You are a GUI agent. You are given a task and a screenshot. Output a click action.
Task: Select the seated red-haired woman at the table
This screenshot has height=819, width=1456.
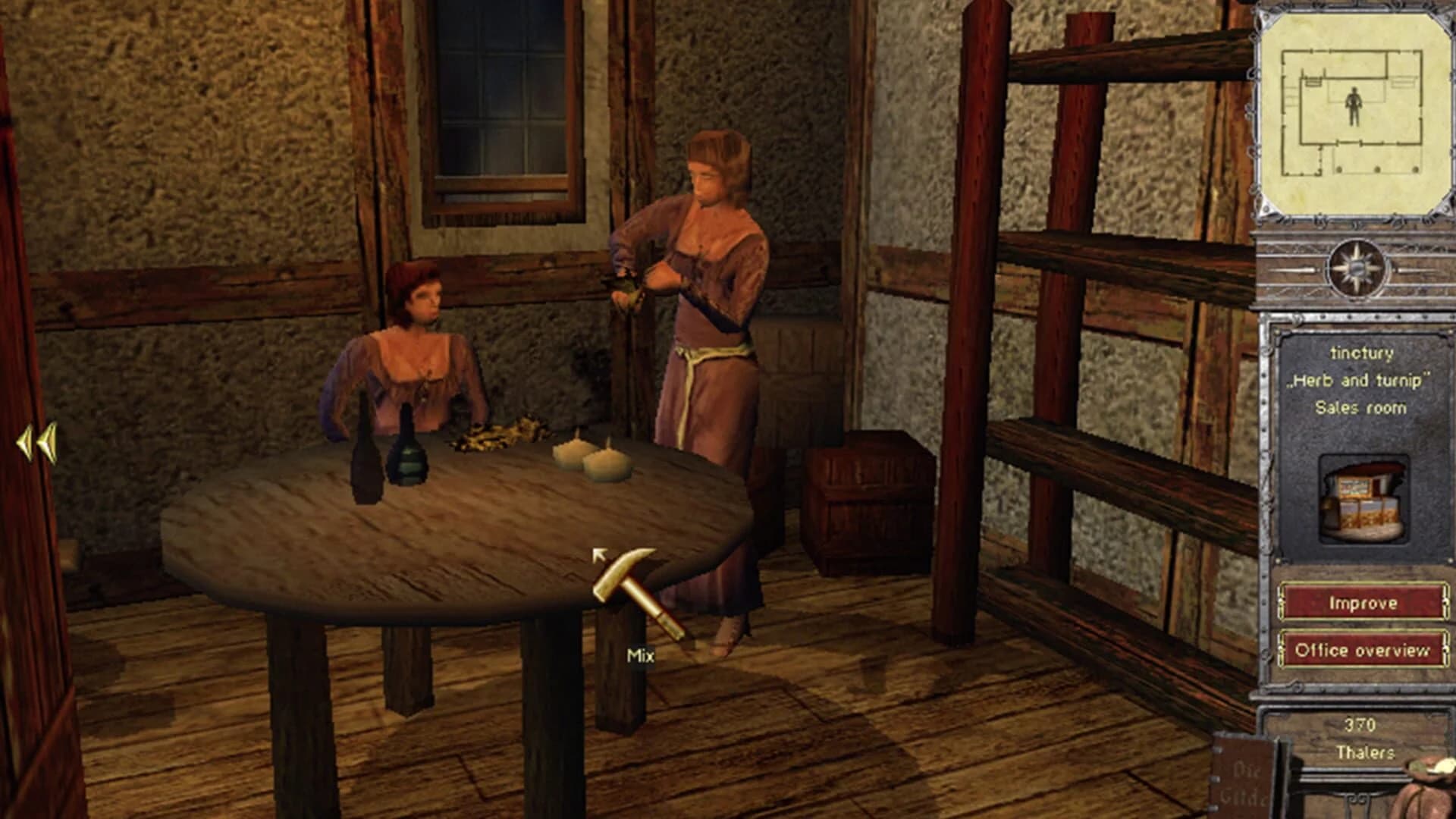(417, 356)
